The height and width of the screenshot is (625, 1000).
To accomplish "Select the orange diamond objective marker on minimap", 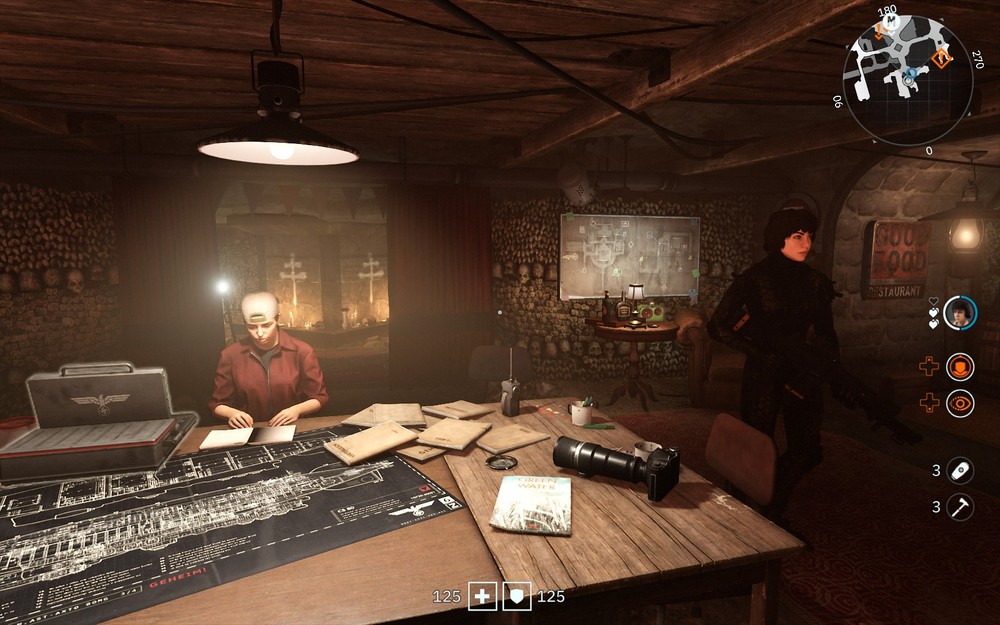I will (x=942, y=58).
